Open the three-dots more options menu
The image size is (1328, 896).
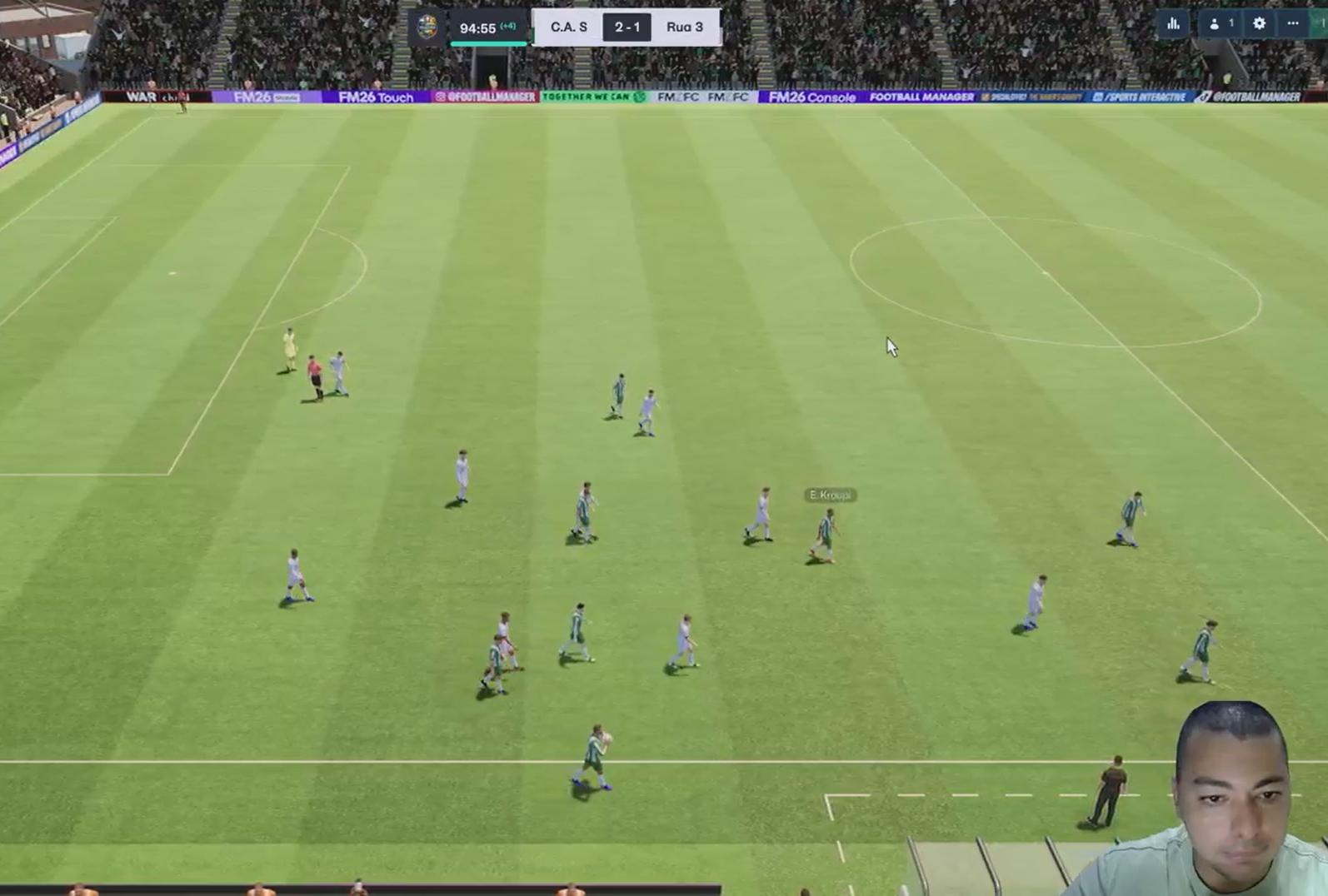(x=1292, y=24)
